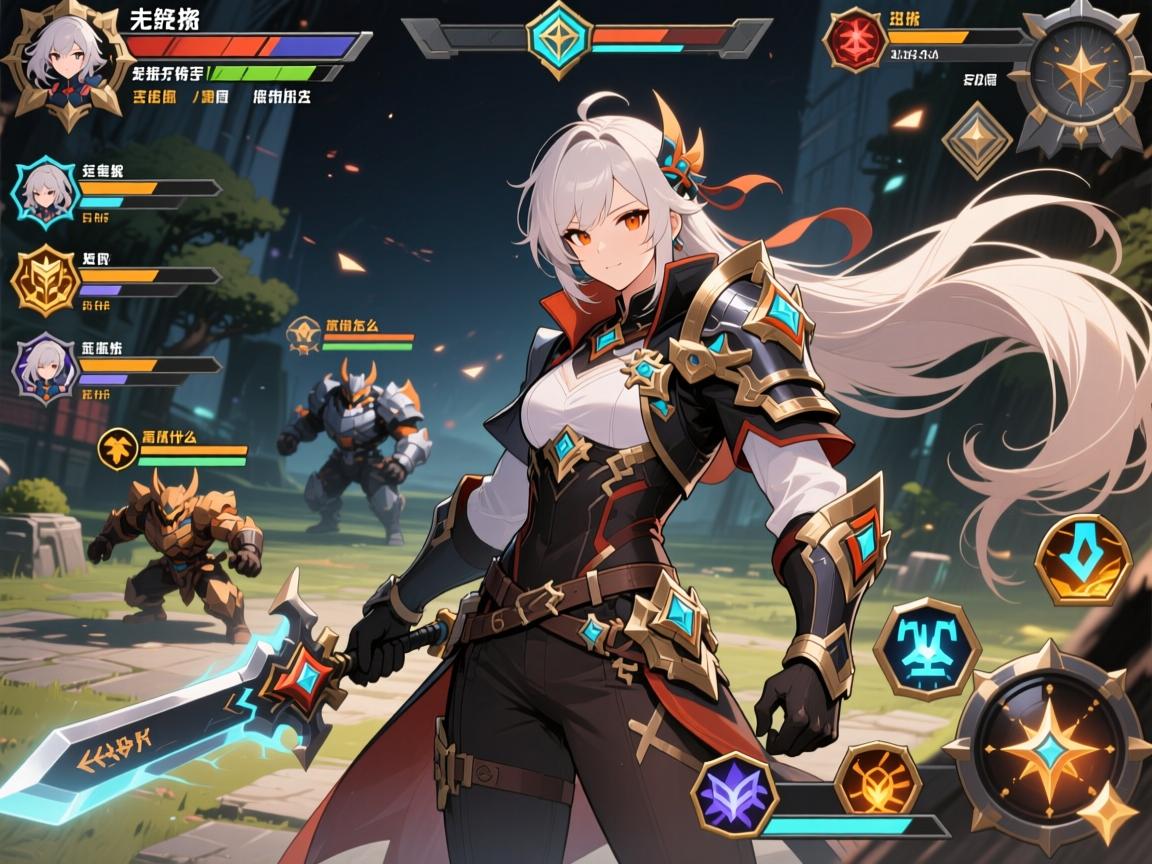Target the grey golem's horned nameplate icon
Screen dimensions: 1152x864
click(x=302, y=336)
